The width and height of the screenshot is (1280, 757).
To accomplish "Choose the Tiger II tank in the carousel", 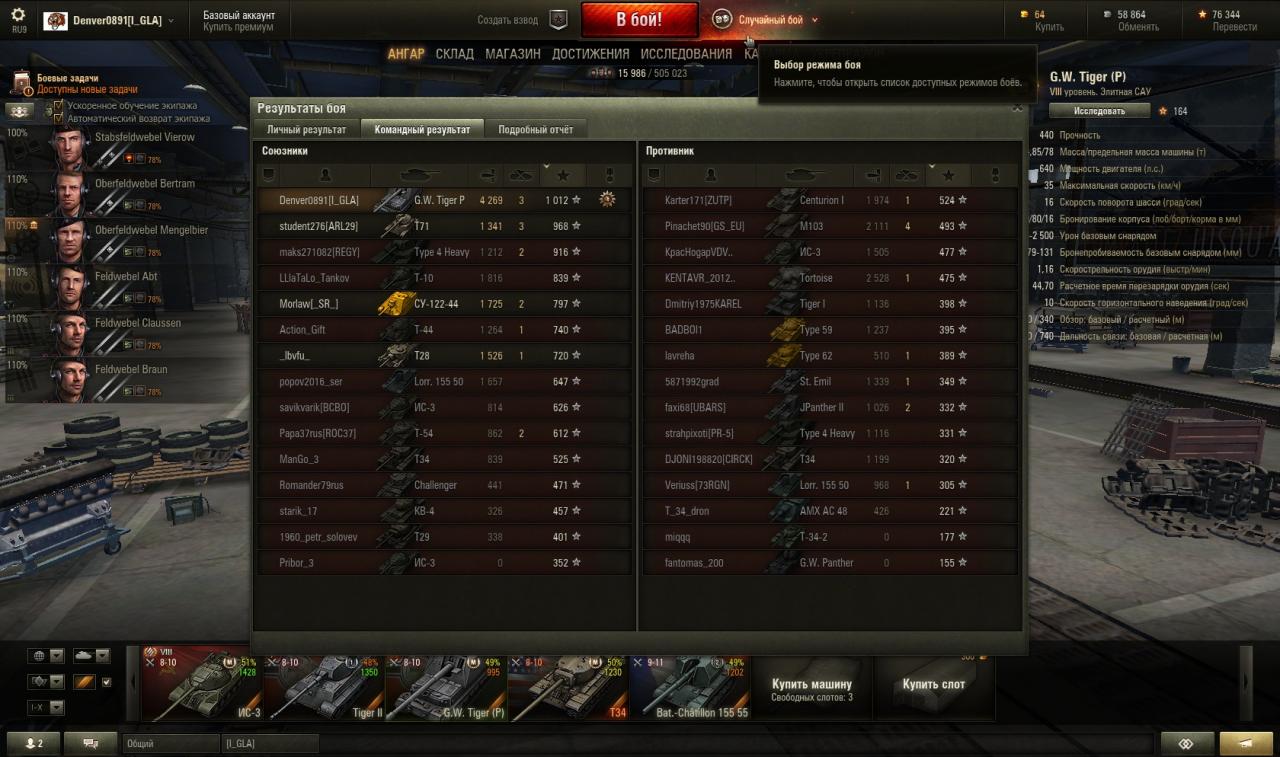I will [324, 687].
